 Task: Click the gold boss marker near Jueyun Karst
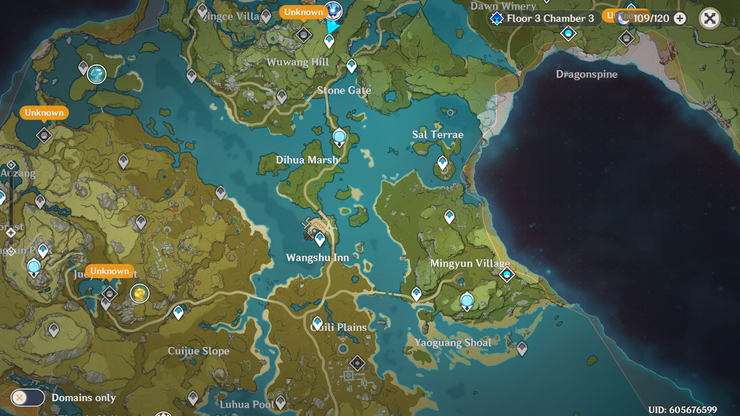click(139, 293)
